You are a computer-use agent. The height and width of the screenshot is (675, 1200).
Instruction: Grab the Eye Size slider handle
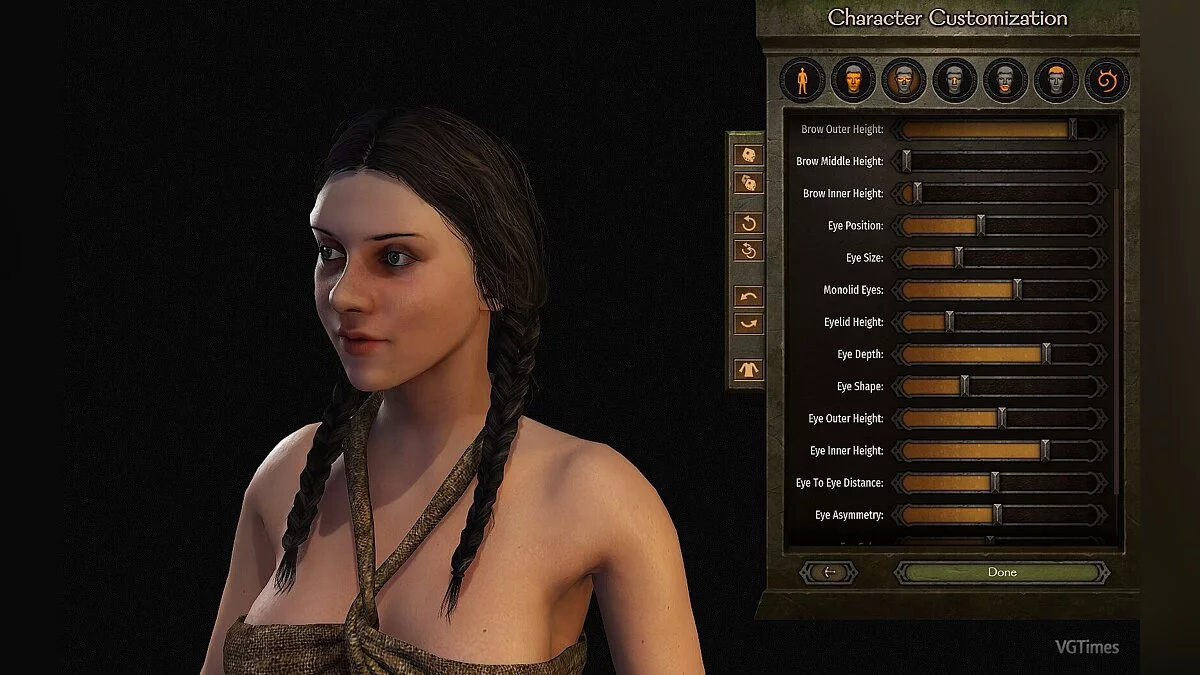[959, 258]
